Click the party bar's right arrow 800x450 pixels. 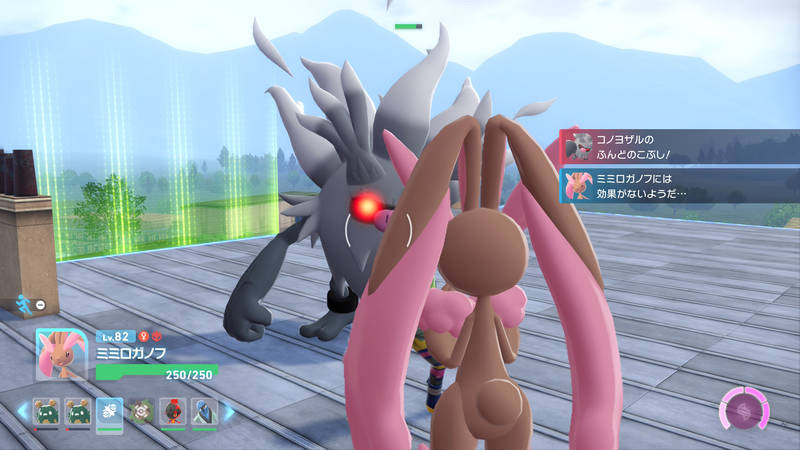(x=229, y=411)
